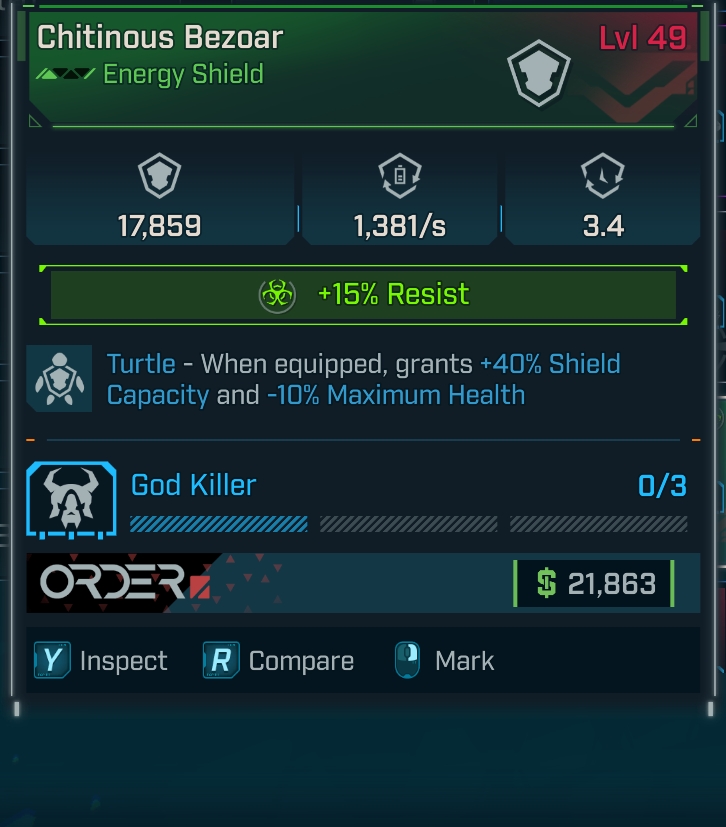
Task: Choose Inspect in the item card footer
Action: click(x=101, y=661)
